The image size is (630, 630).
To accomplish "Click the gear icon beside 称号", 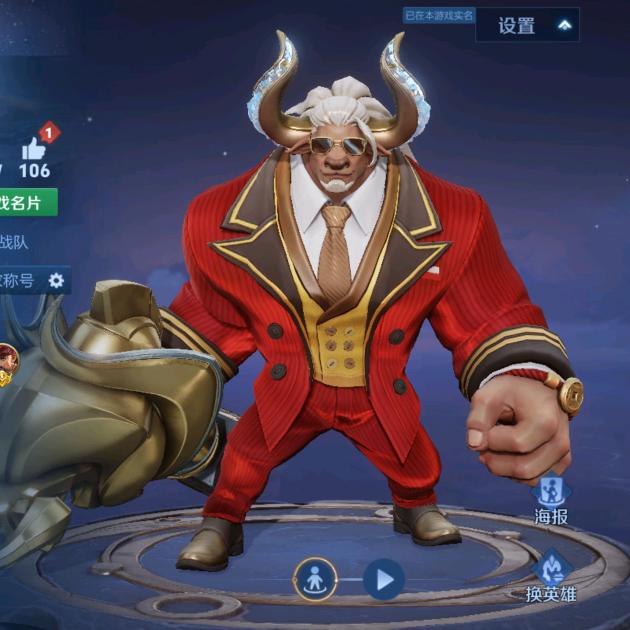I will (x=57, y=281).
